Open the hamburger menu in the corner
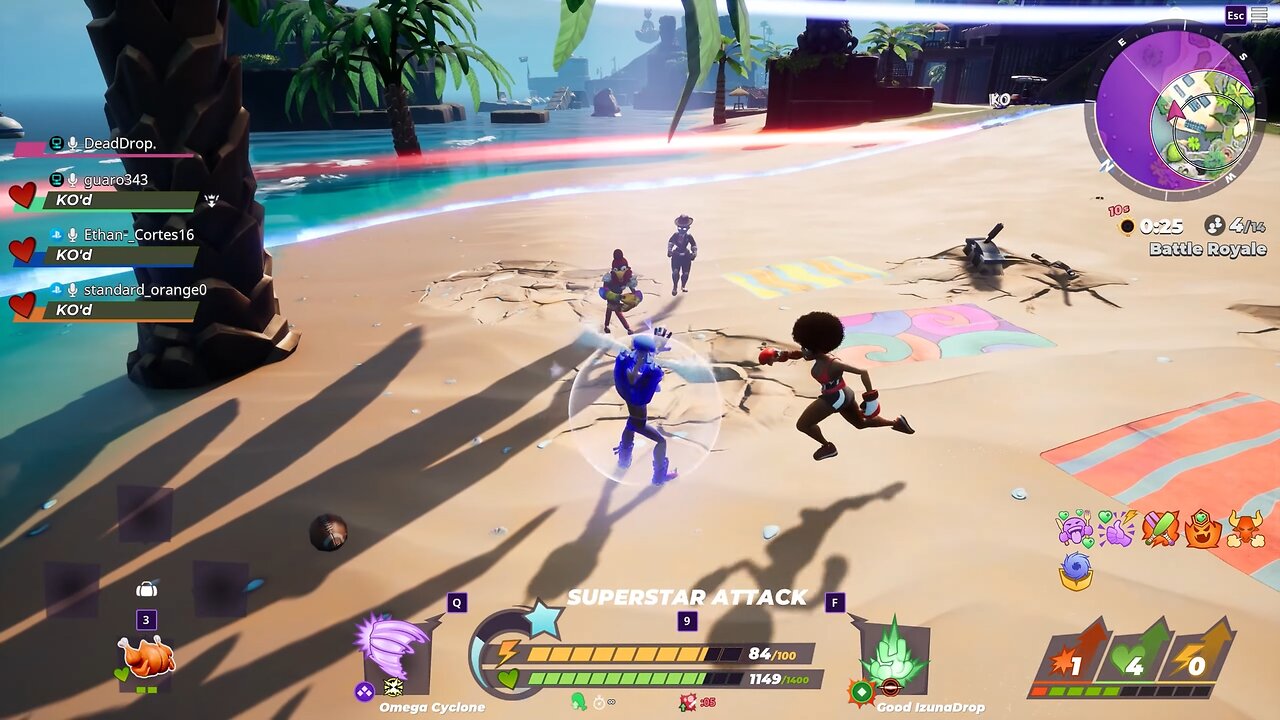 (x=1258, y=15)
